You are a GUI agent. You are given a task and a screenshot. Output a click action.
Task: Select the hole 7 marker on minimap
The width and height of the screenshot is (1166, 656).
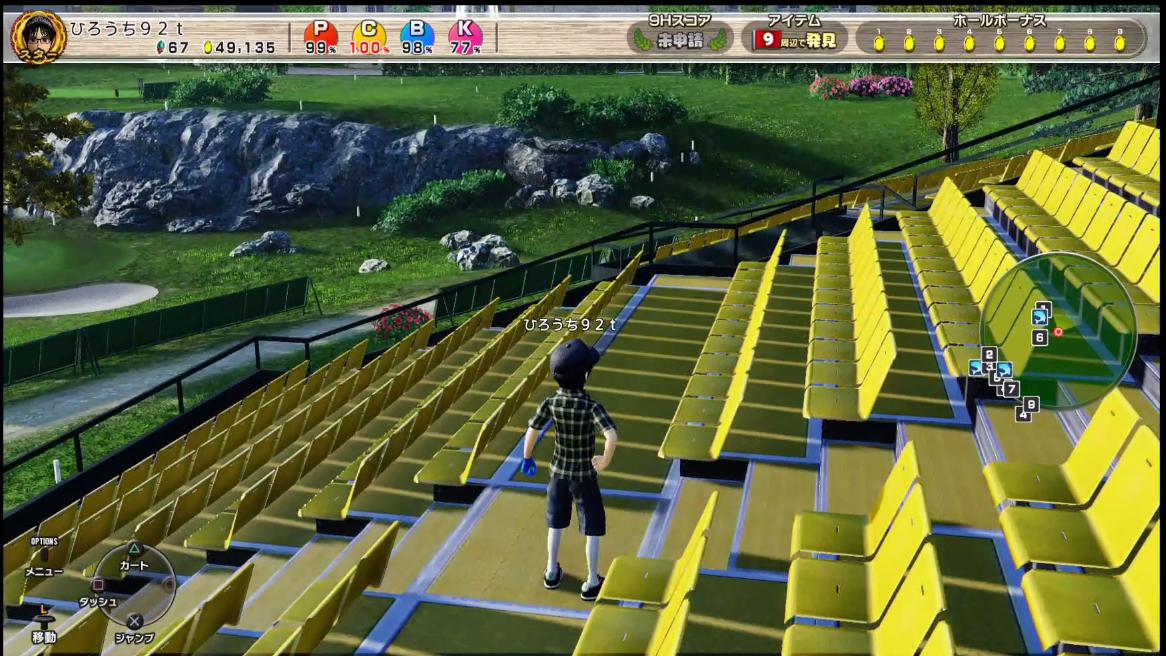1011,388
